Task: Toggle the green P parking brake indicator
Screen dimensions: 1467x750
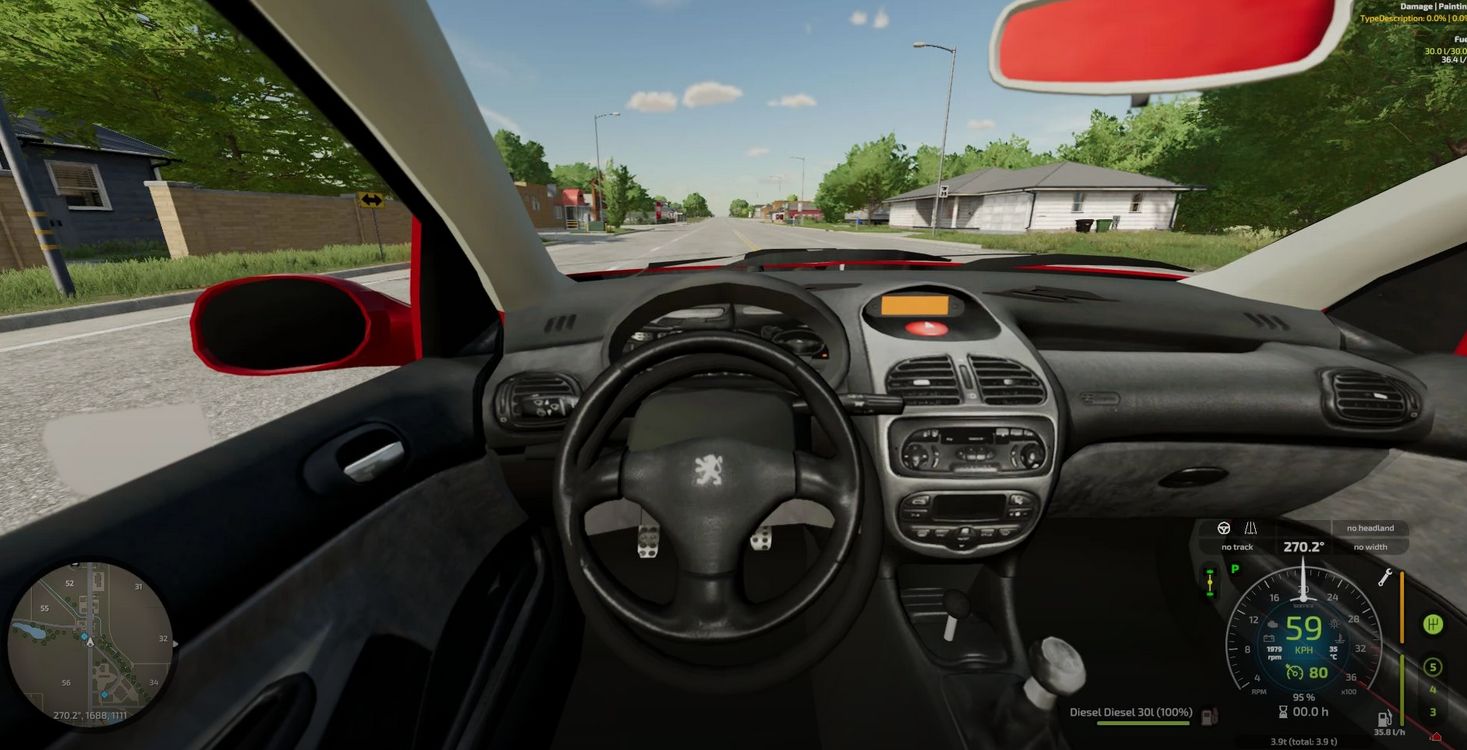Action: click(x=1234, y=569)
